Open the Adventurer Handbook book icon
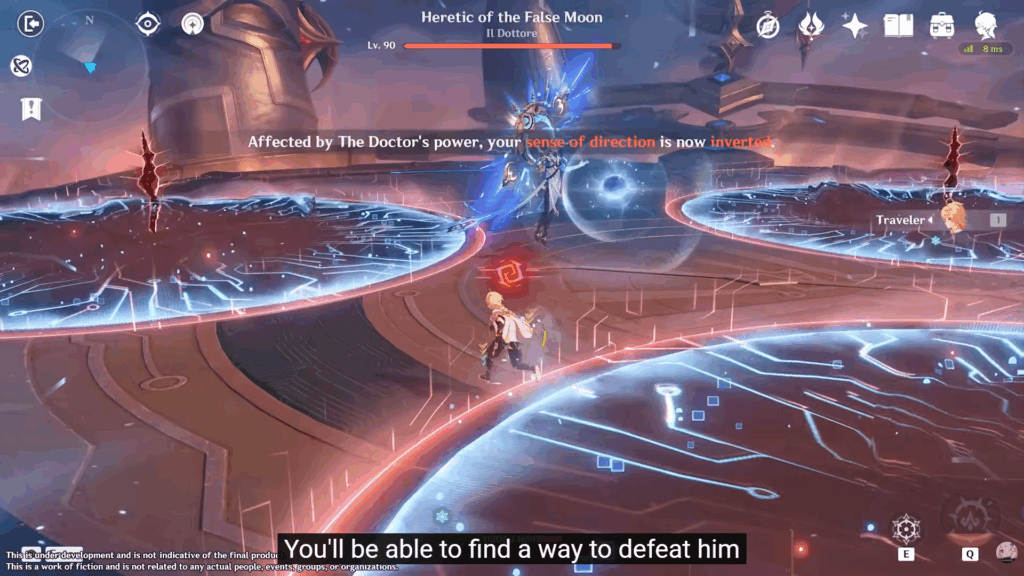 (x=898, y=26)
